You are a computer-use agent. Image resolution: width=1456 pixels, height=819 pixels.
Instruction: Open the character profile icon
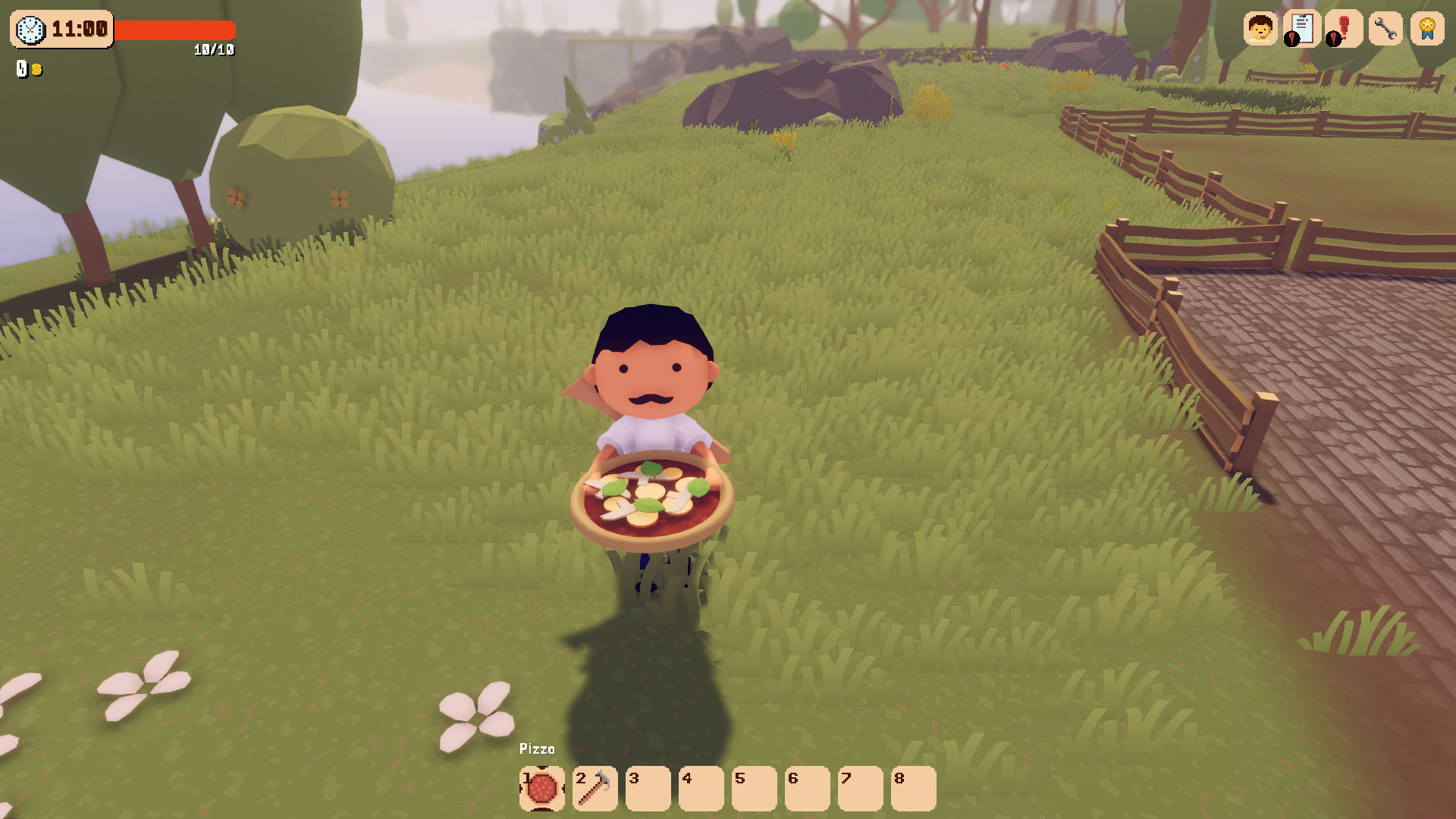1259,30
